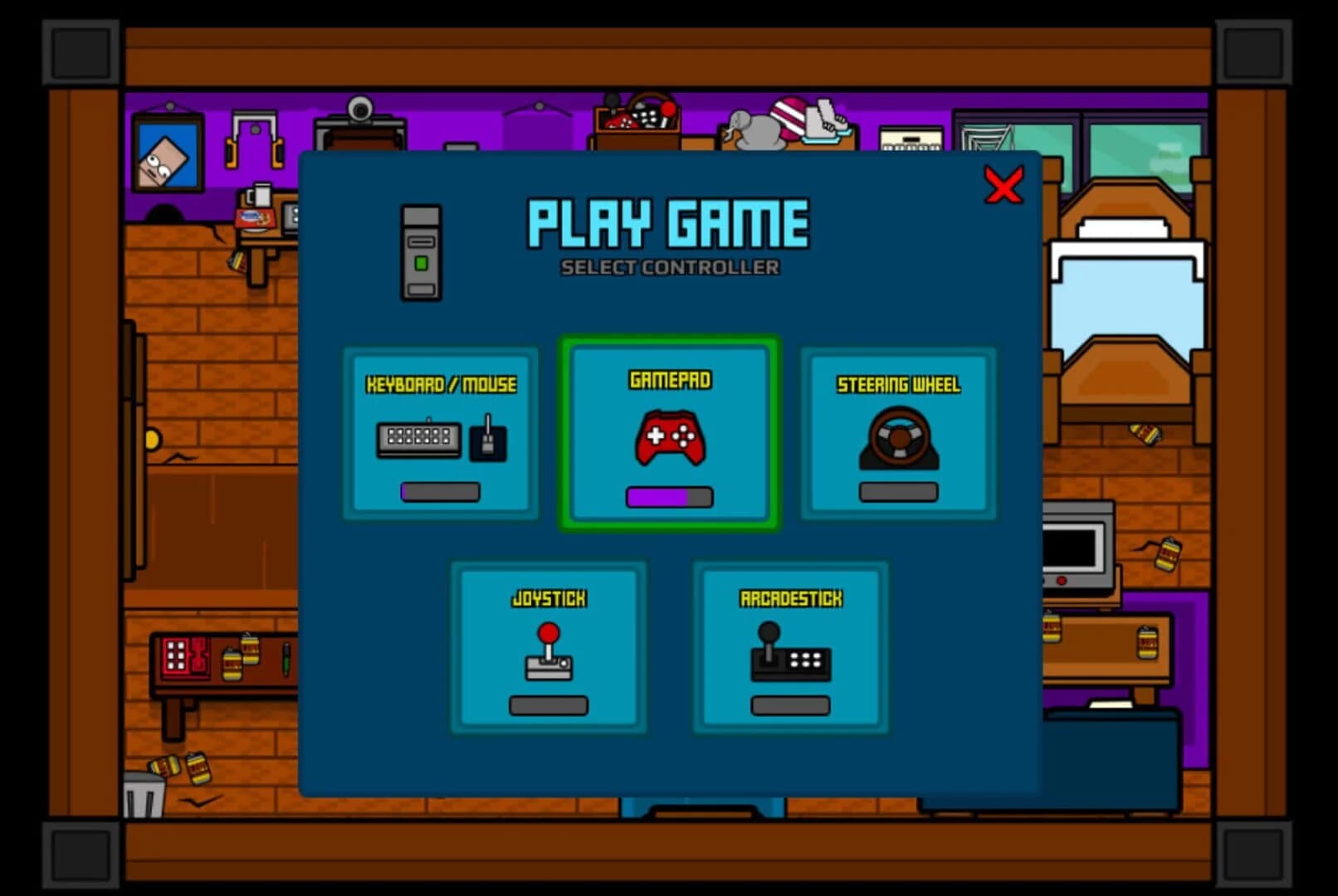Select the Keyboard/Mouse controller option
This screenshot has width=1338, height=896.
(439, 431)
